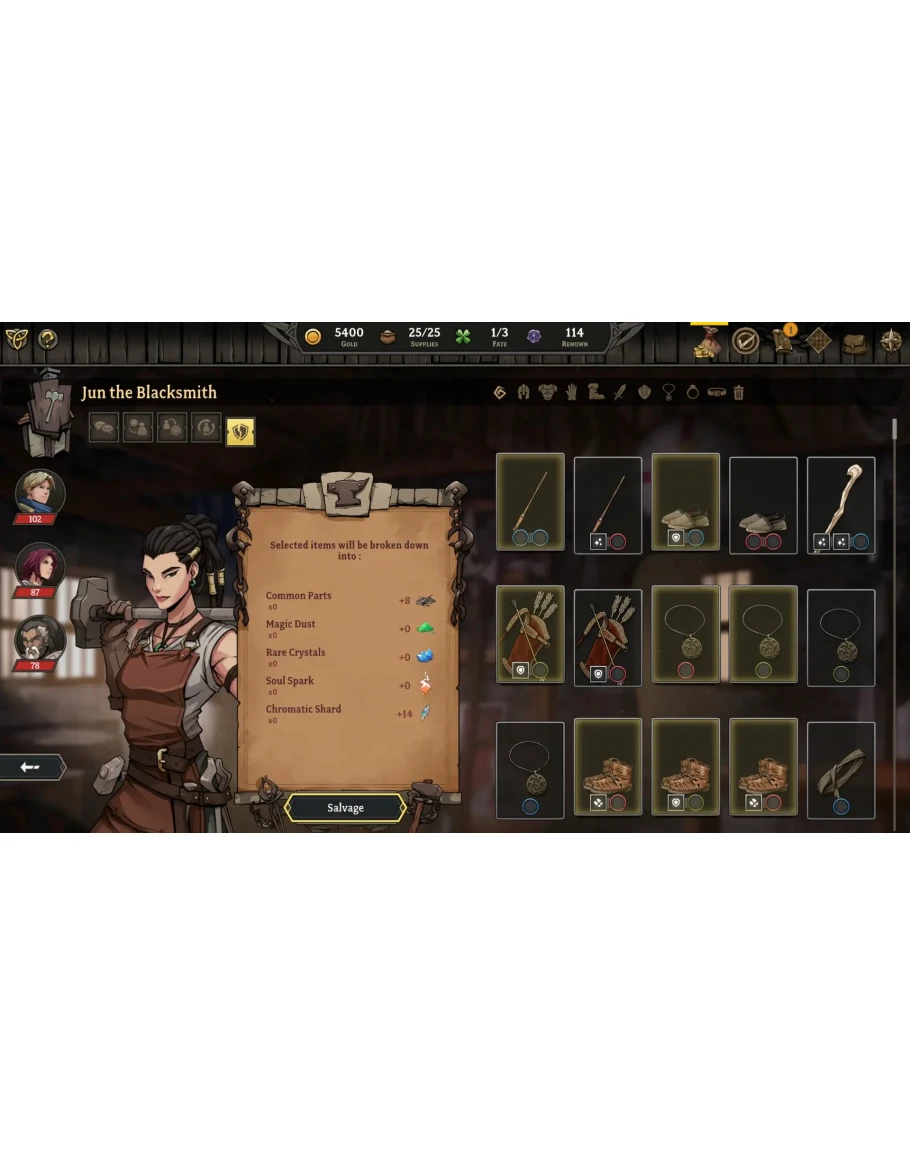Filter the list by amulets
This screenshot has height=1155, width=910.
point(668,393)
